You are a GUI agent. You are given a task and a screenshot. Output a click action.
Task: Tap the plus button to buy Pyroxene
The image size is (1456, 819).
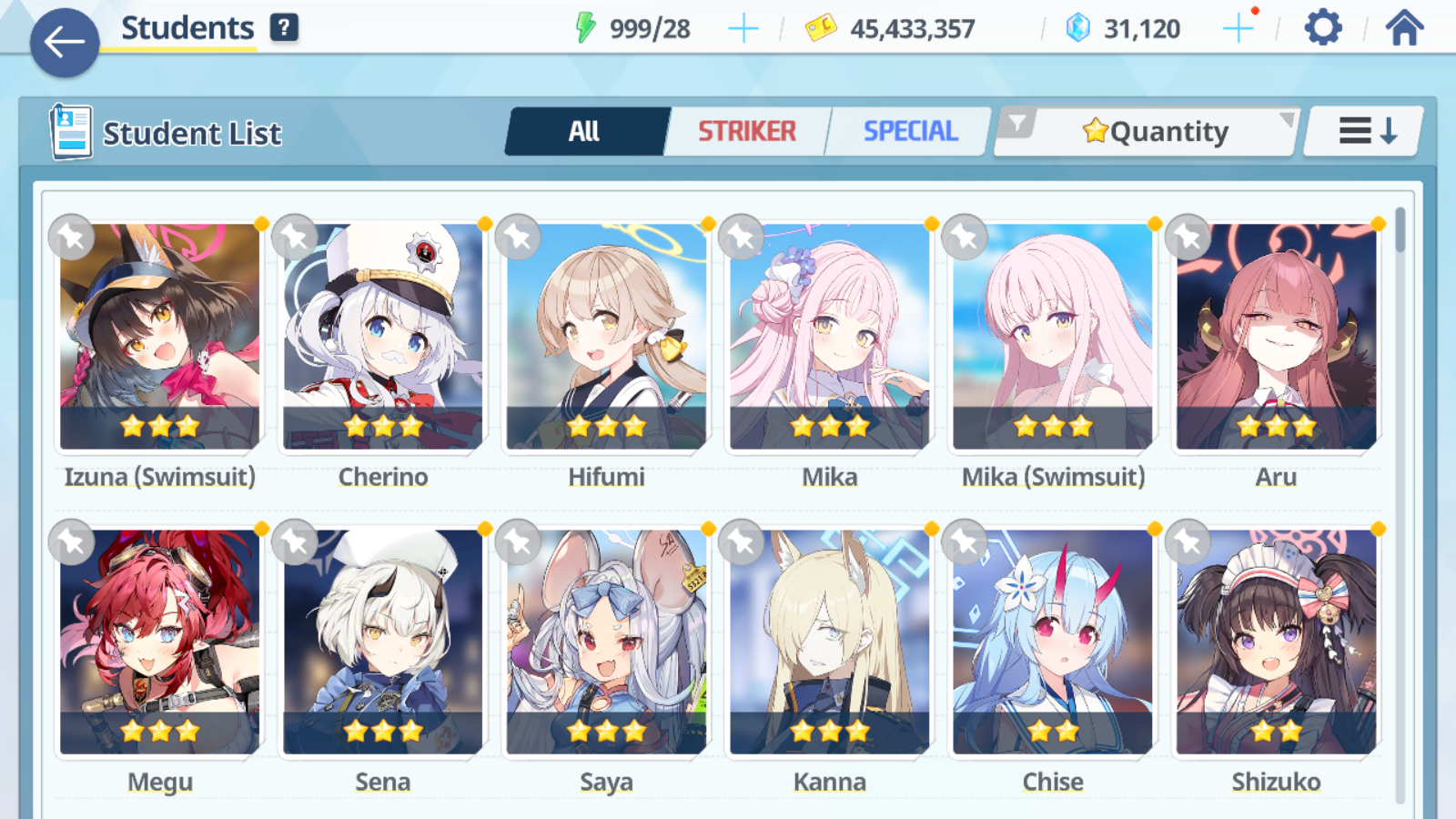1238,27
